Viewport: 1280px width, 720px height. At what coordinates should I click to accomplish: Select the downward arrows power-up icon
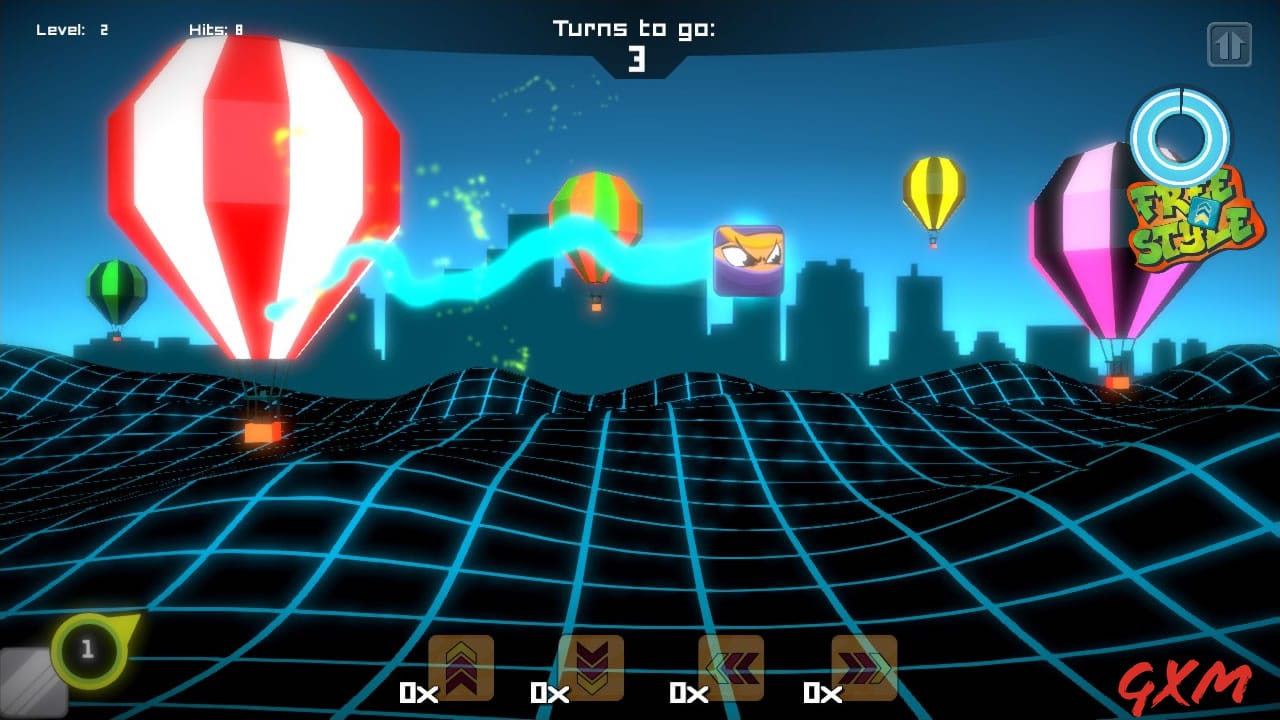(593, 668)
